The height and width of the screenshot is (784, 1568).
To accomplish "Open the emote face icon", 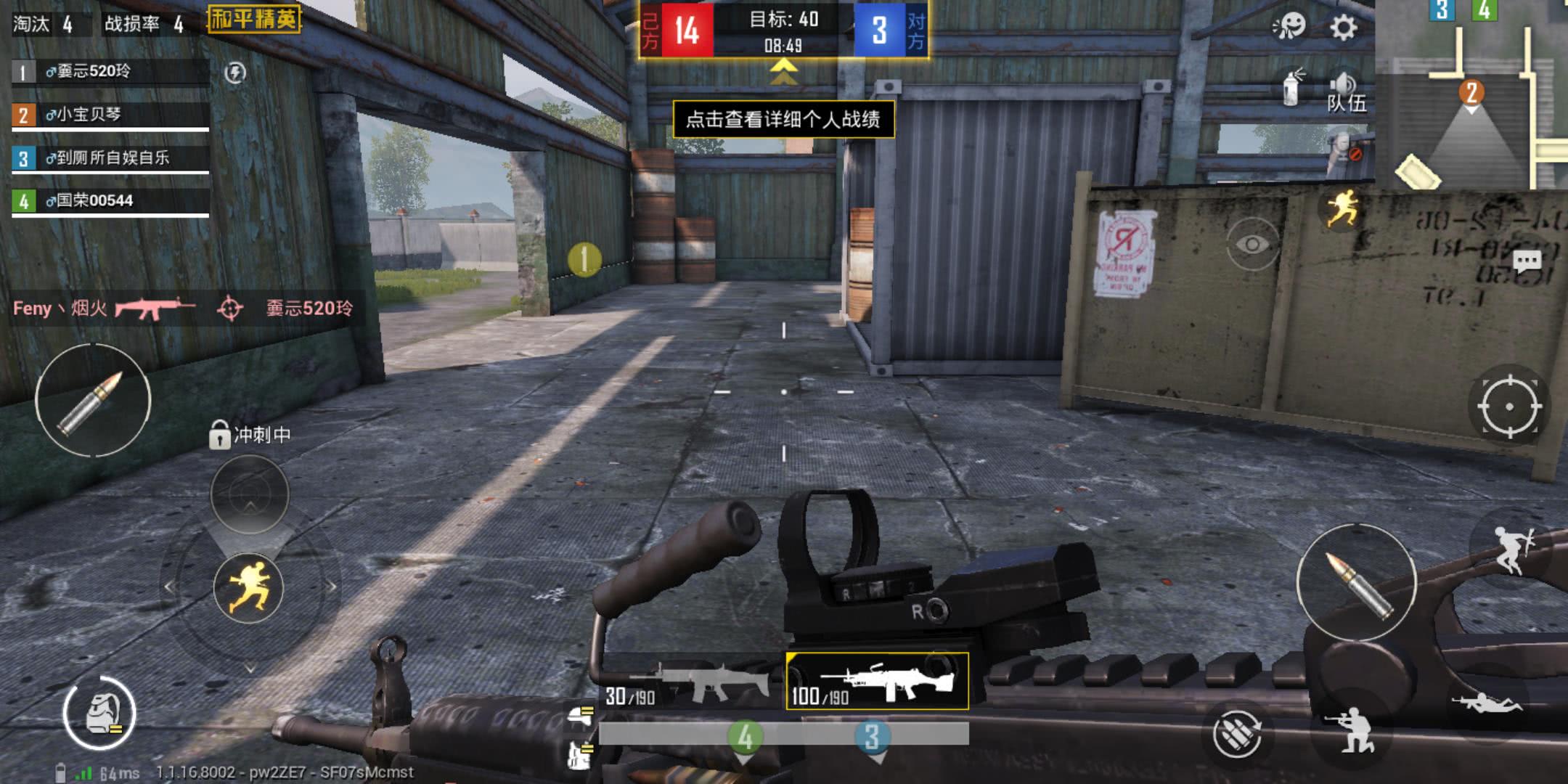I will tap(1290, 27).
